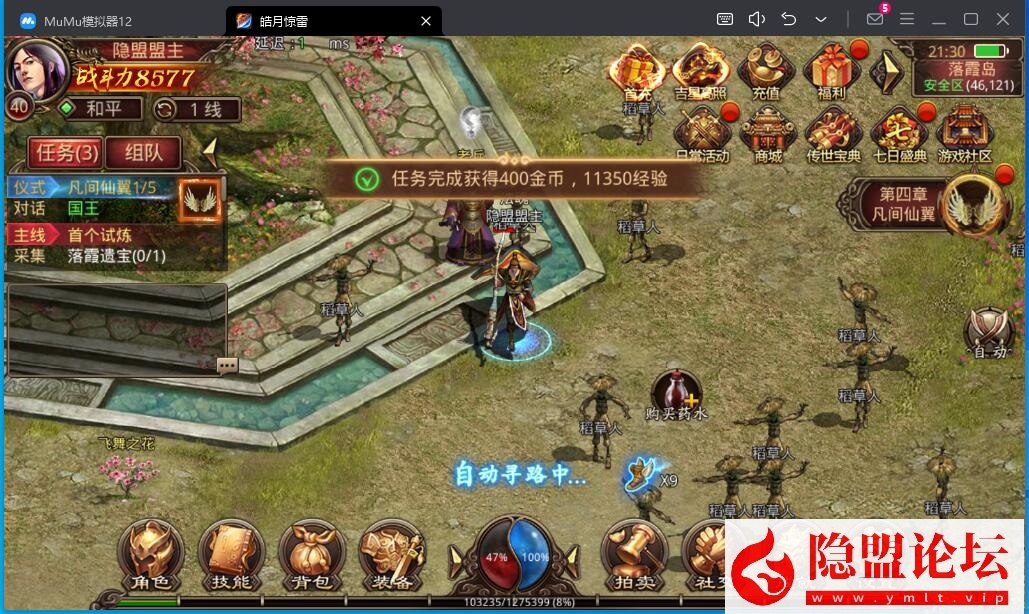Viewport: 1029px width, 614px height.
Task: Select the 首个试炼 main quest entry
Action: pyautogui.click(x=100, y=235)
